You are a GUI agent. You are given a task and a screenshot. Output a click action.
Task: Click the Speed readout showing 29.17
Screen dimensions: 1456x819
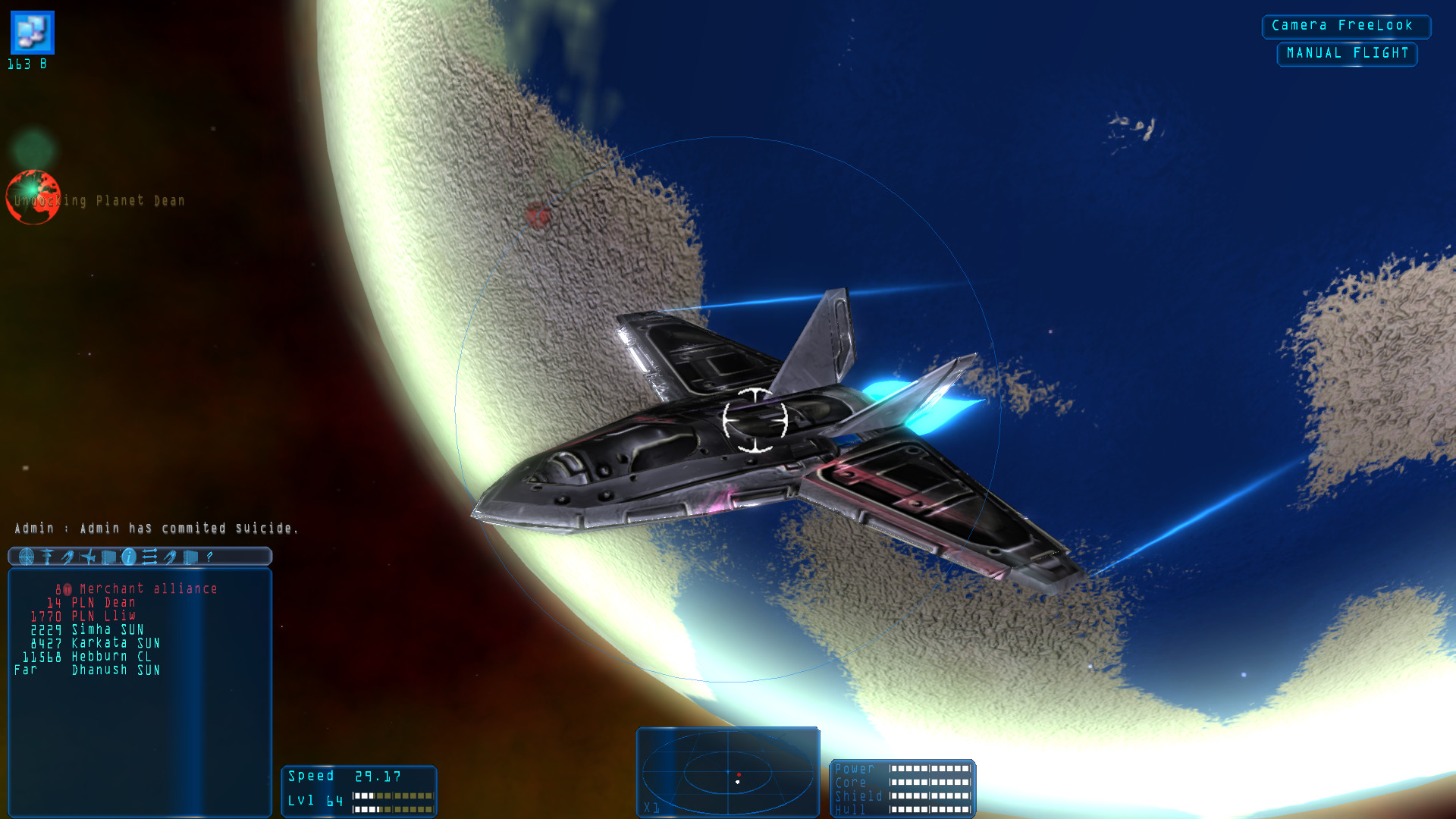[340, 776]
